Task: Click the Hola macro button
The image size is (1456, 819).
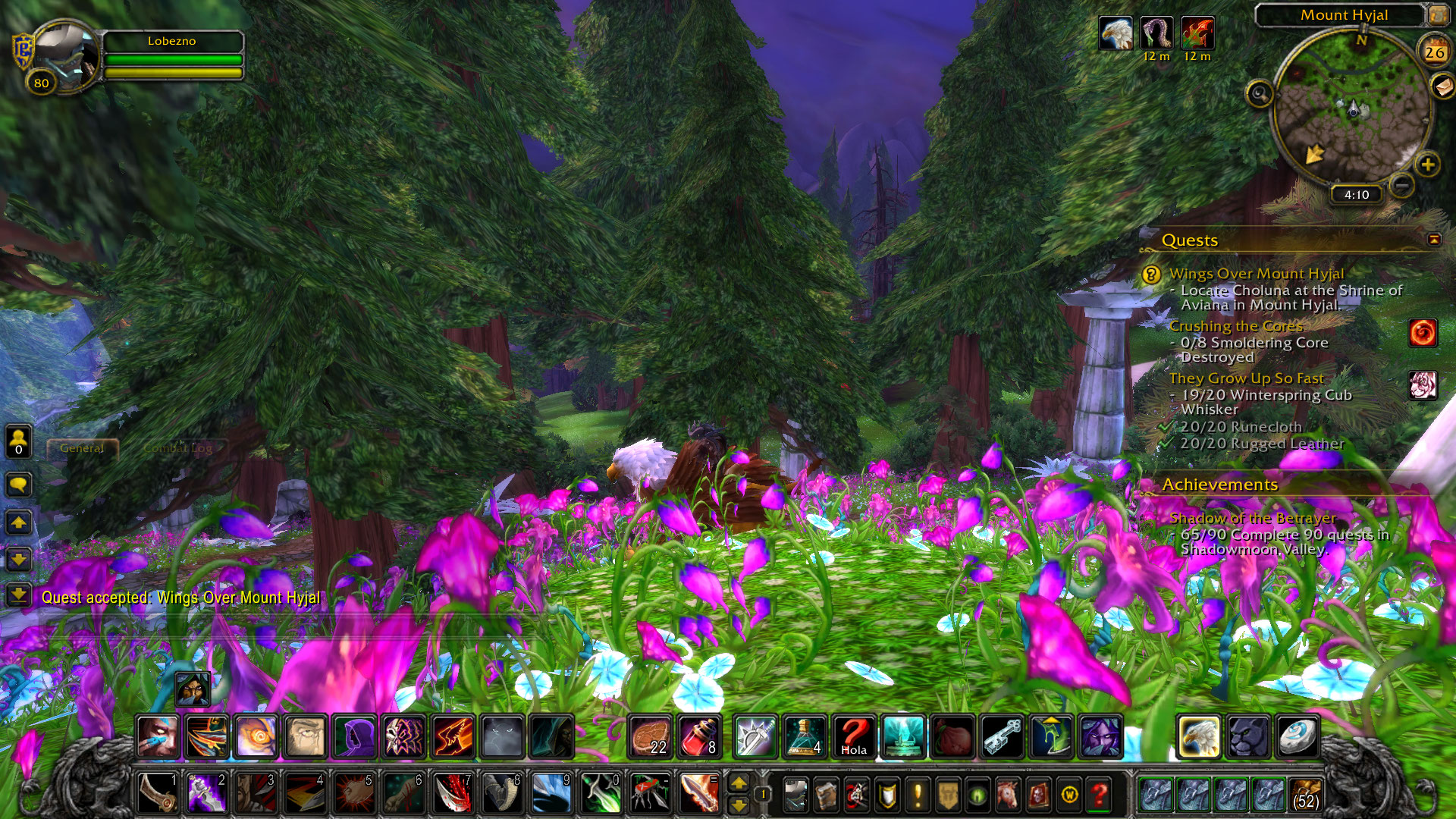Action: click(854, 737)
